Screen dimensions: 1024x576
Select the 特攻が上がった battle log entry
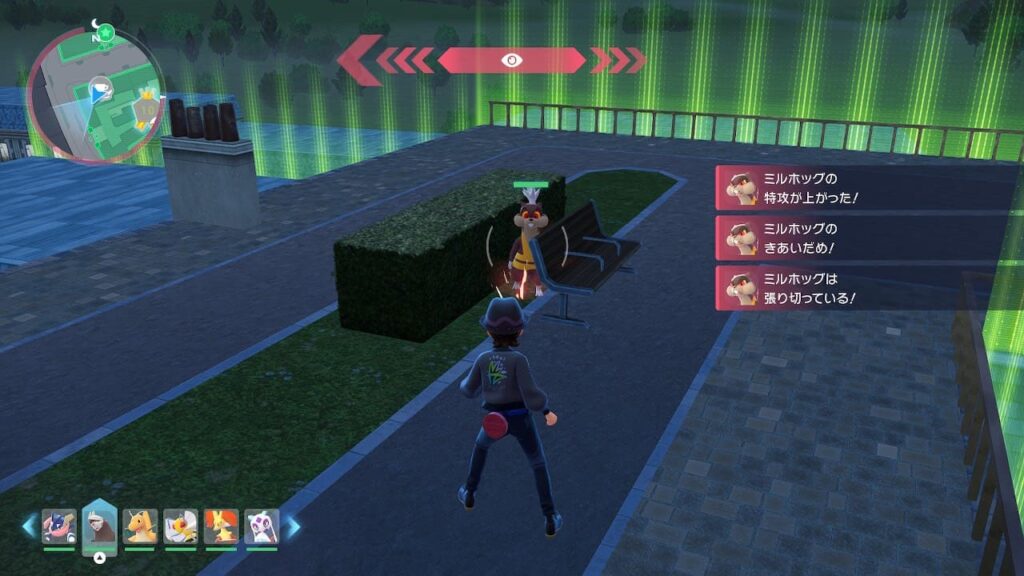coord(864,187)
